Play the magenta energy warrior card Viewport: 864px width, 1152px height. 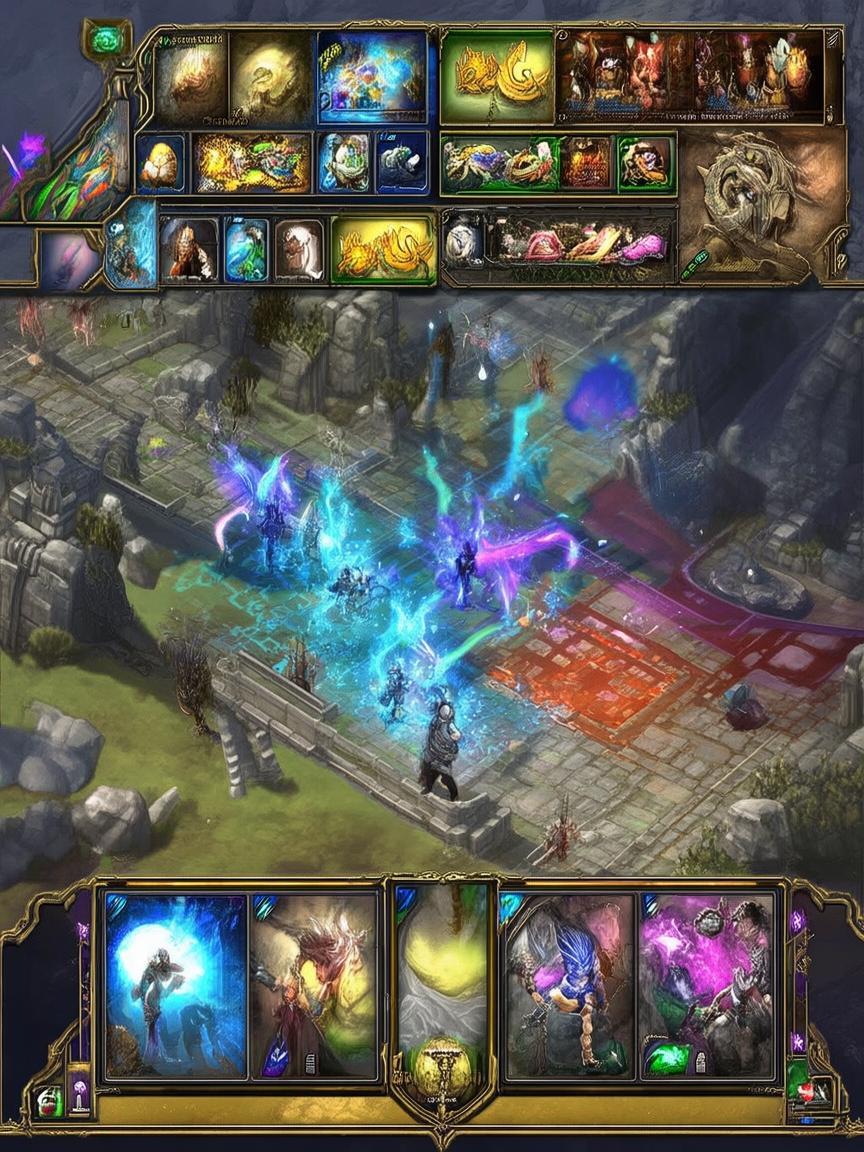[708, 985]
